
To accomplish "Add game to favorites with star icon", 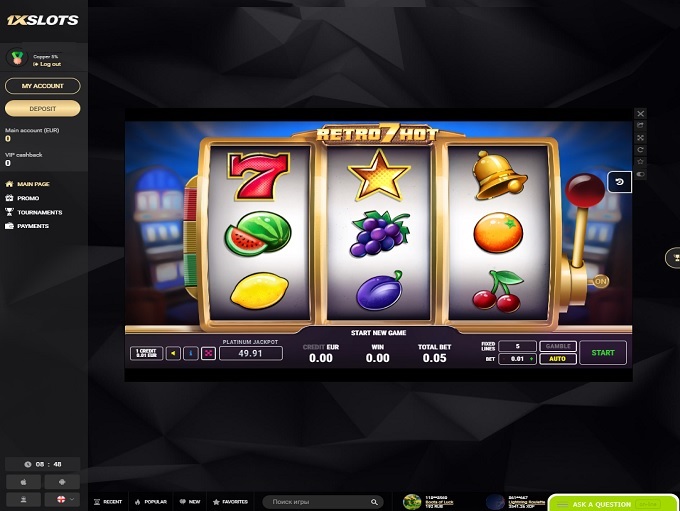I will (x=641, y=162).
